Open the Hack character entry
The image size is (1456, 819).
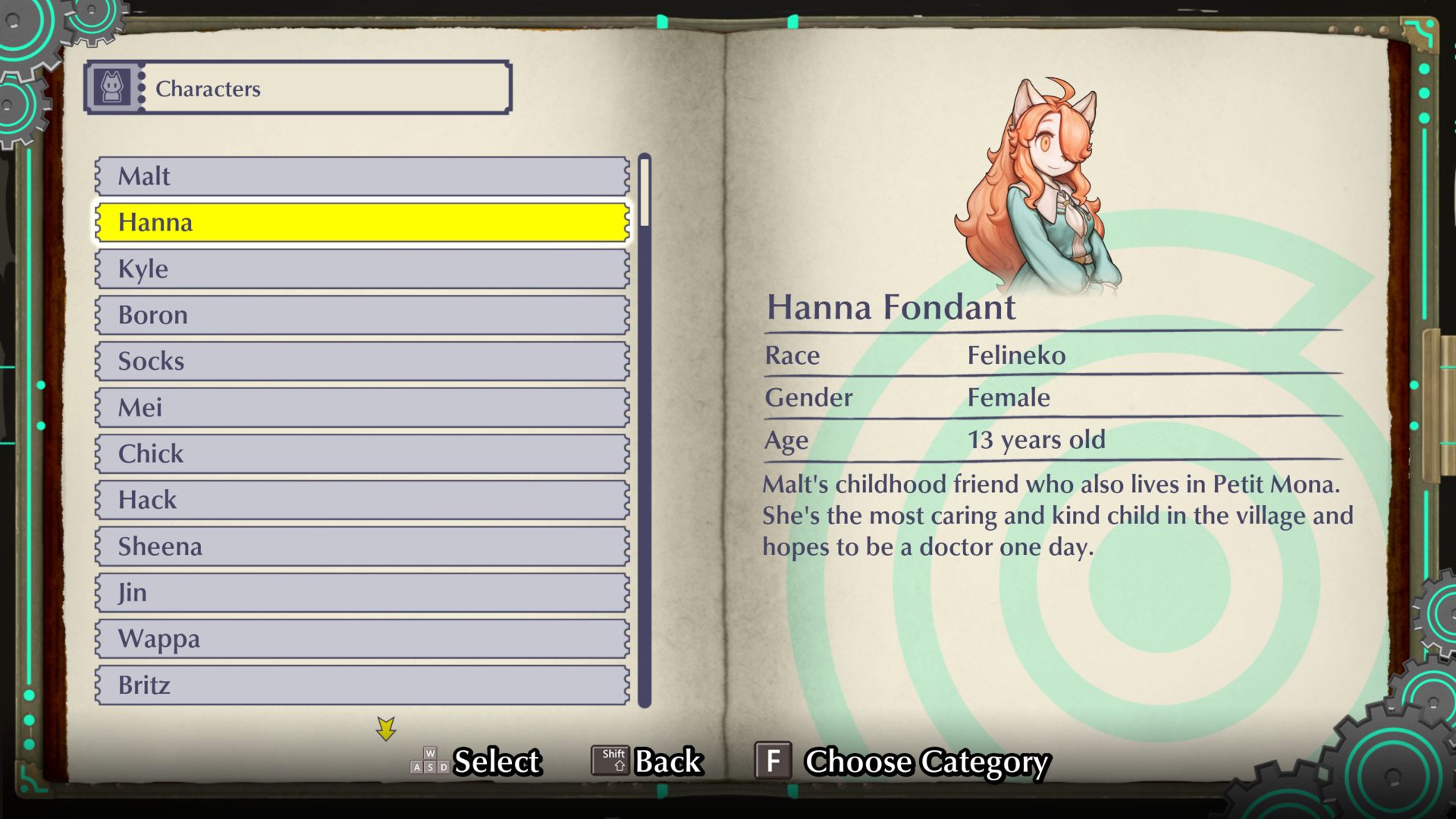pos(362,500)
